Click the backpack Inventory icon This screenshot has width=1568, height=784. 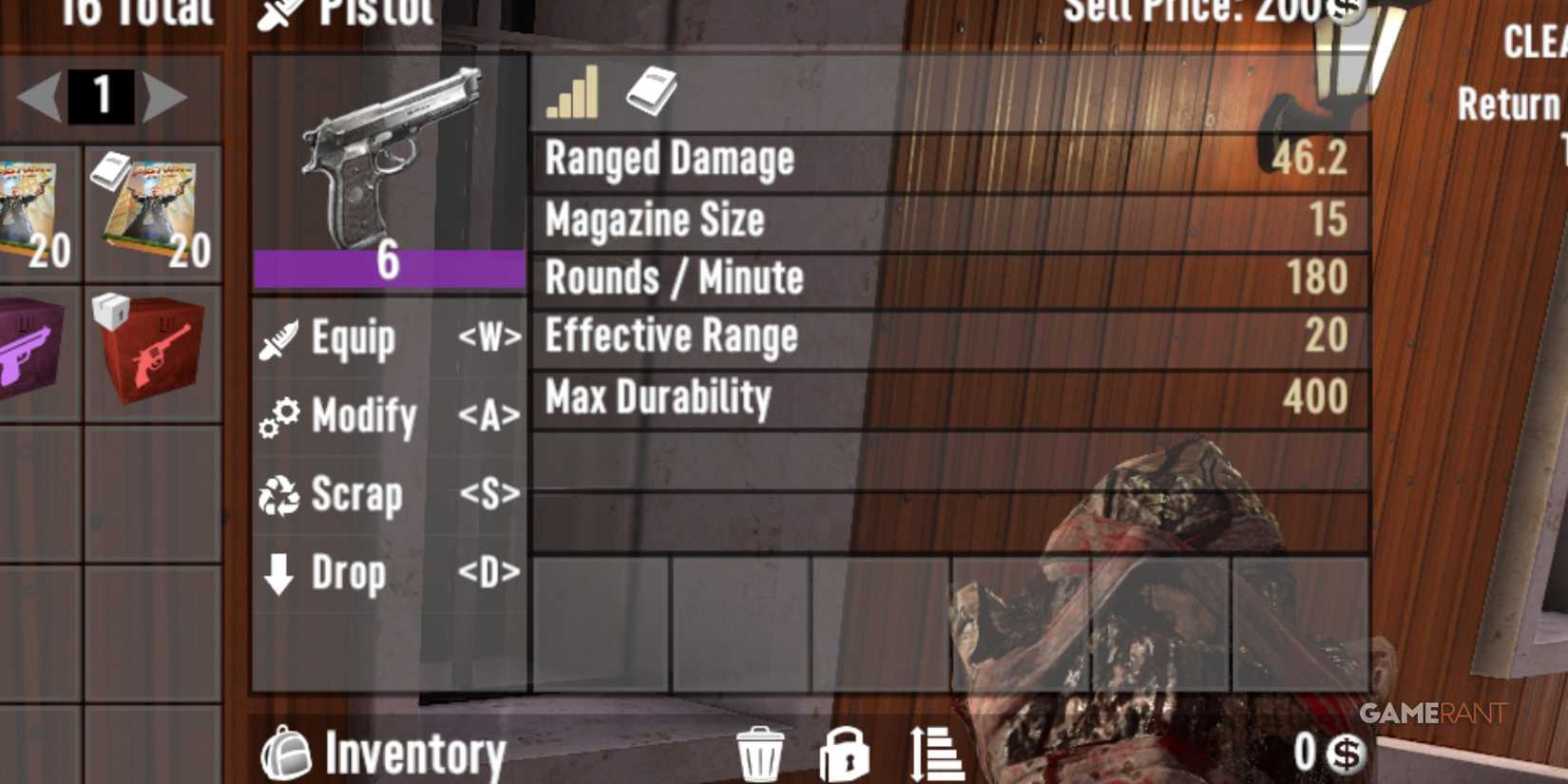click(290, 751)
